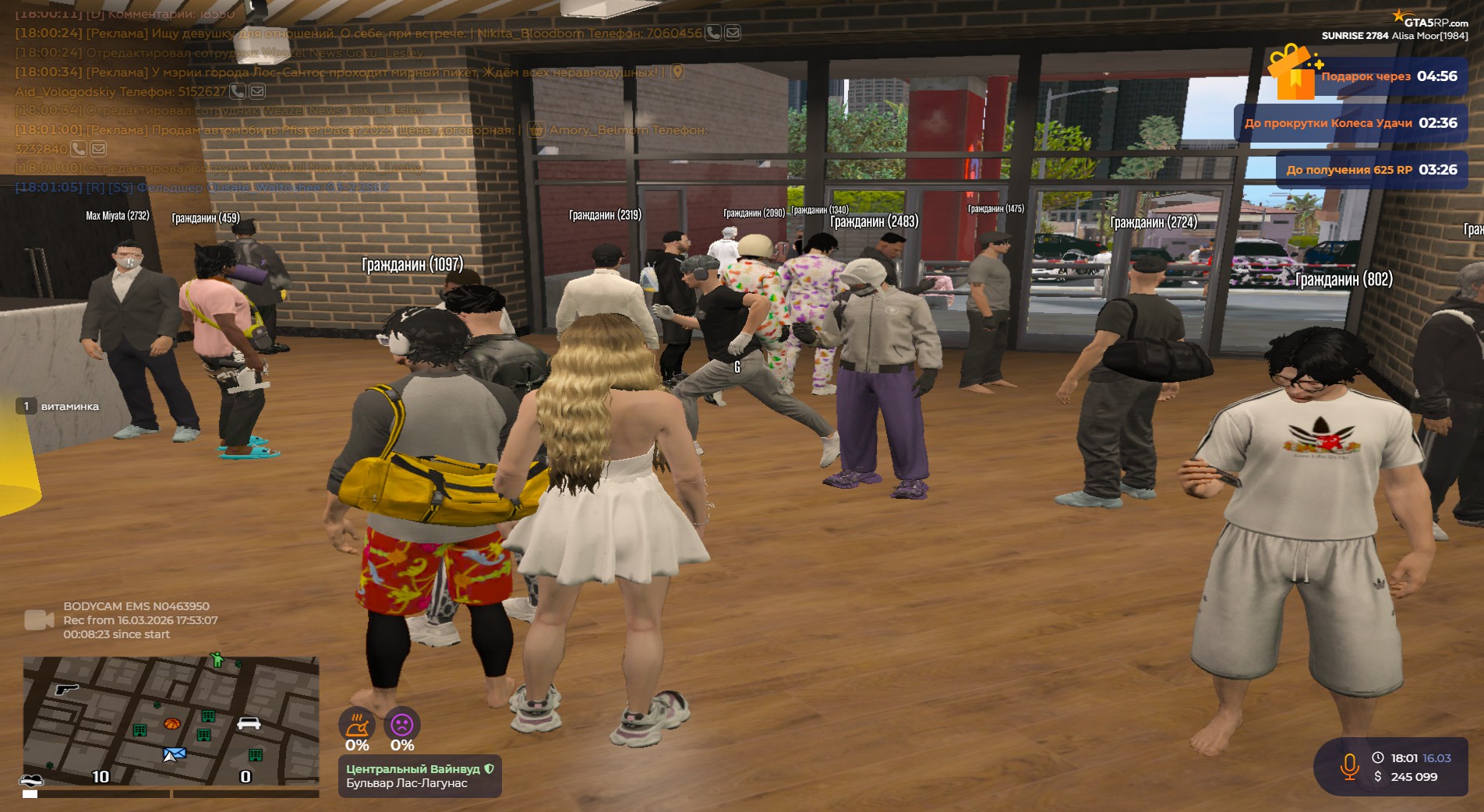Open the picket location pin in chat
Viewport: 1484px width, 812px height.
coord(678,72)
